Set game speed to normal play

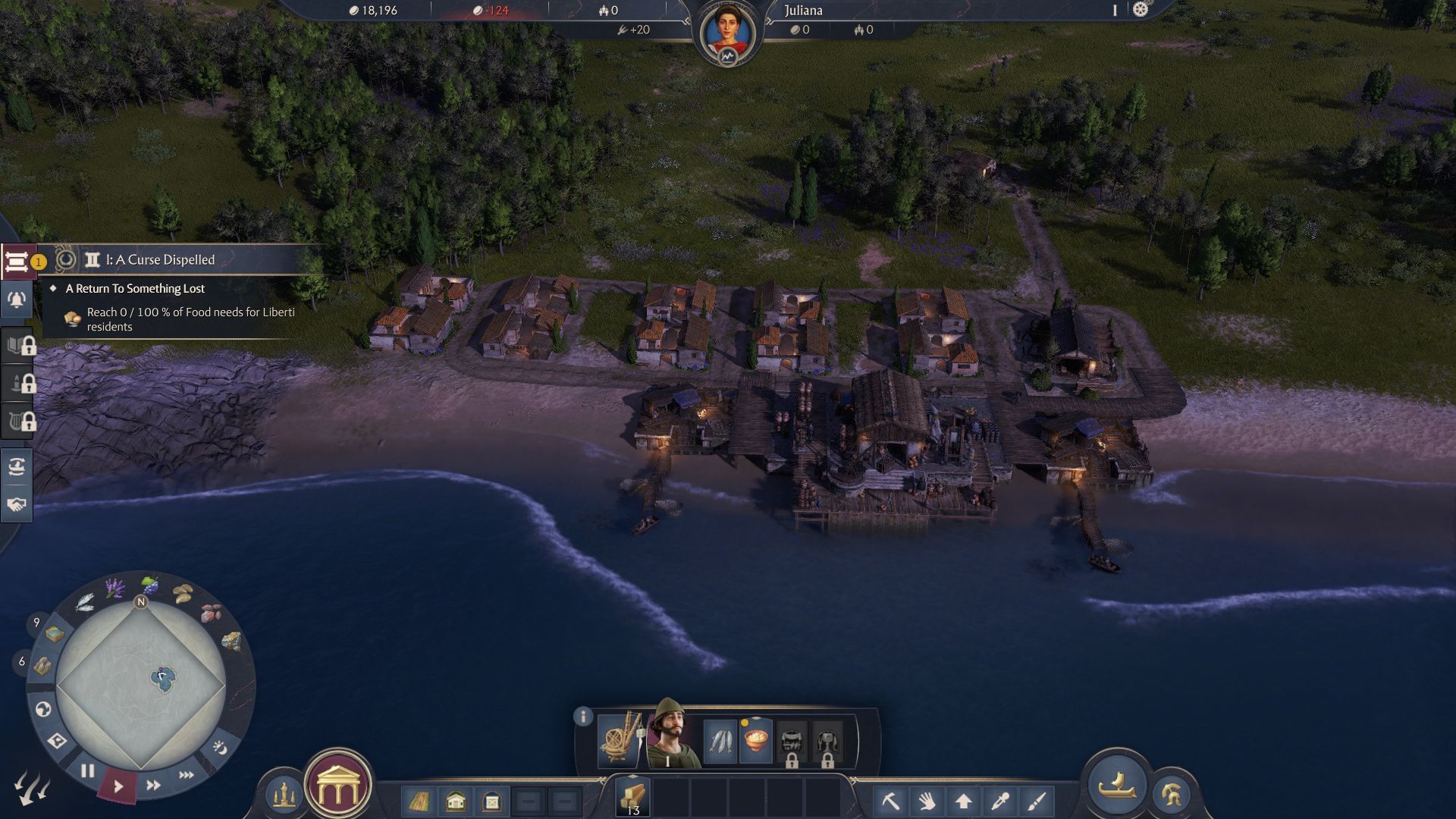(x=118, y=787)
